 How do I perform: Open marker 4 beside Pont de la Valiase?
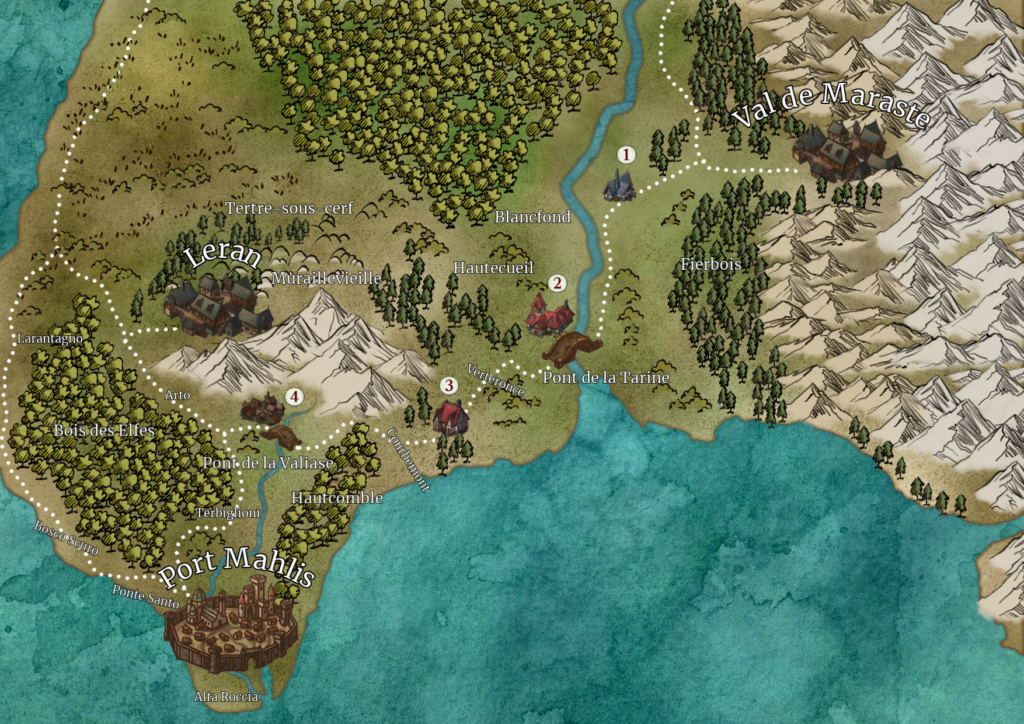click(294, 396)
